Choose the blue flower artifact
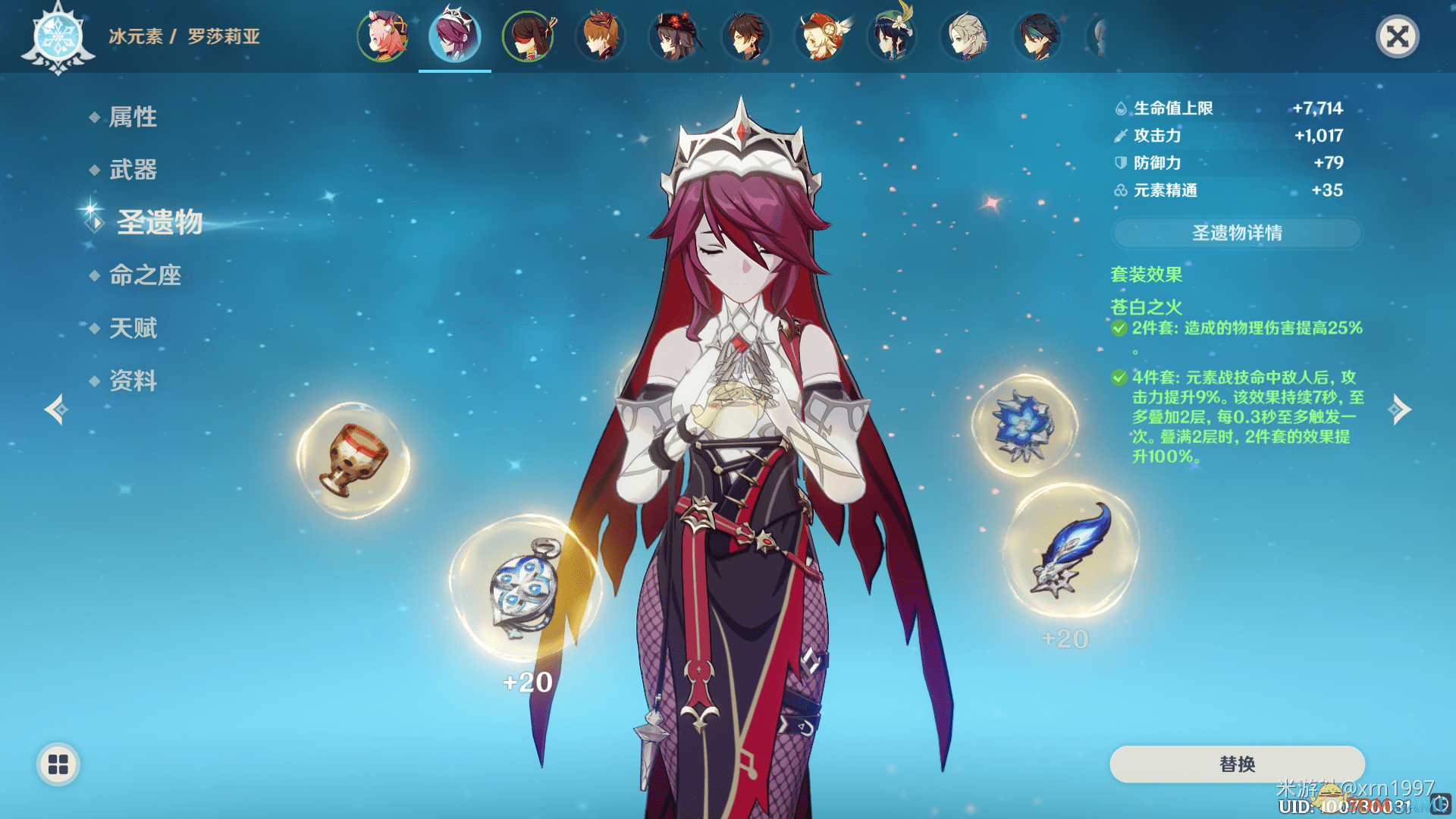The height and width of the screenshot is (819, 1456). click(x=1024, y=425)
